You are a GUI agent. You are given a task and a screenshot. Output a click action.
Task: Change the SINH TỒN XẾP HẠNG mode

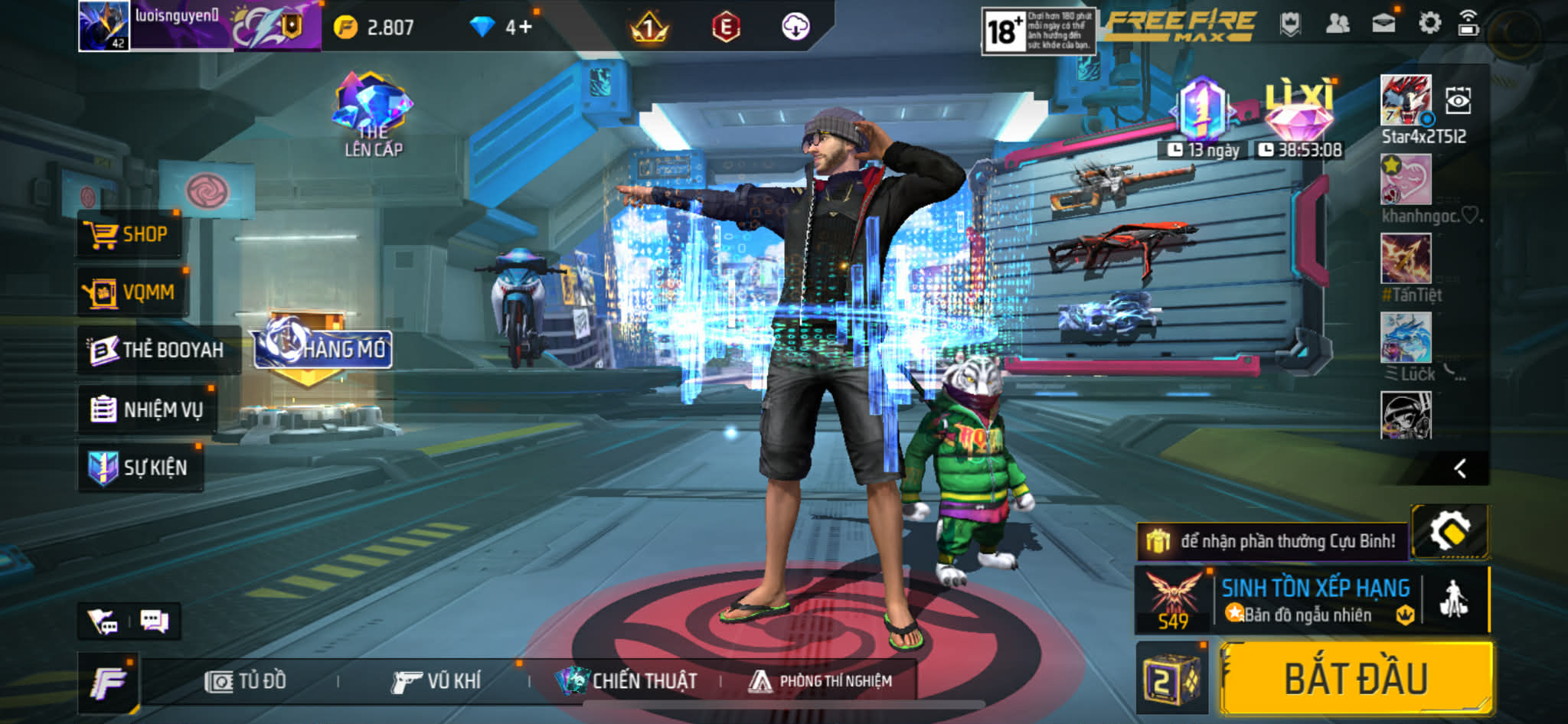coord(1315,600)
